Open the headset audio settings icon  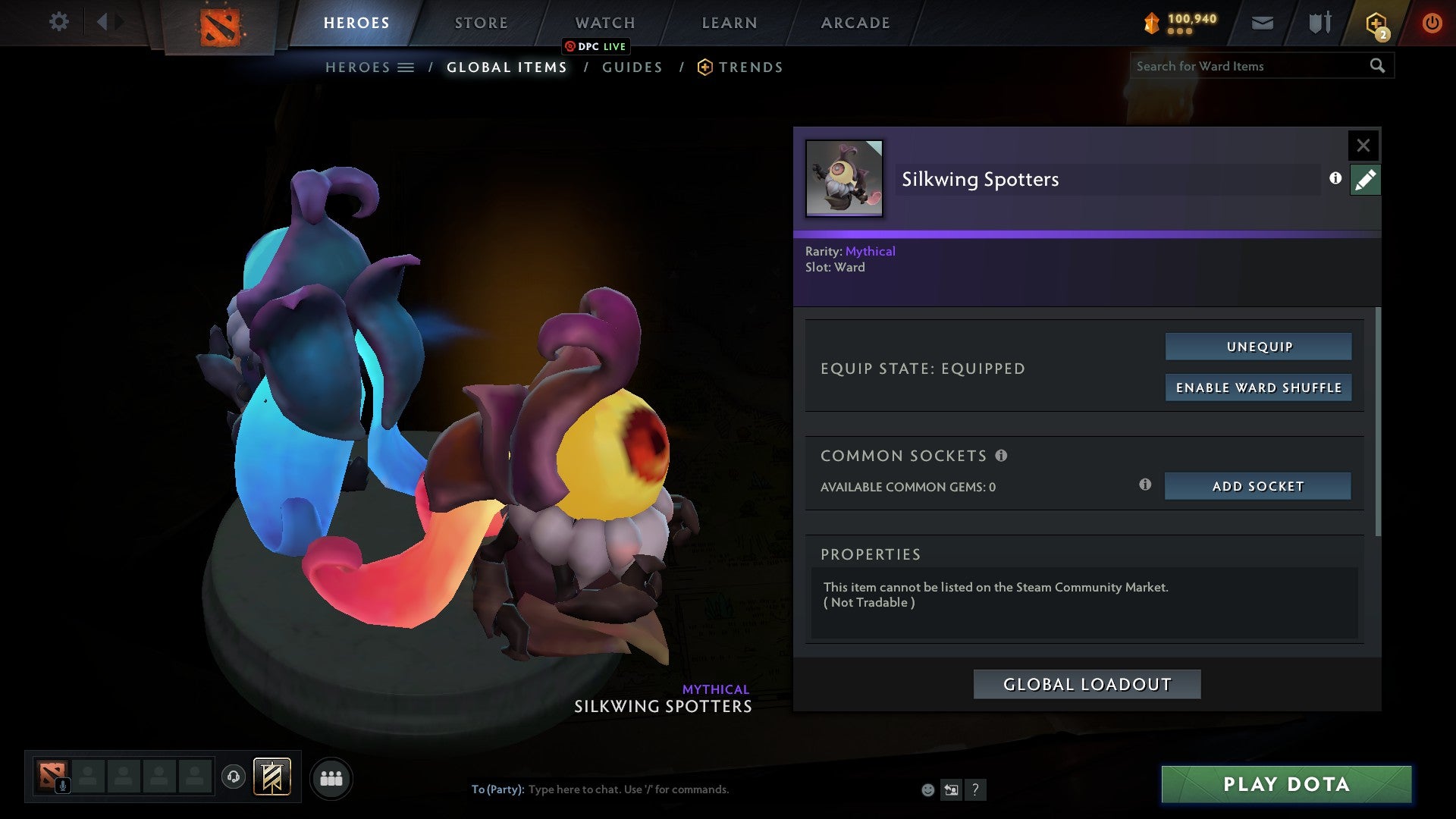click(234, 777)
